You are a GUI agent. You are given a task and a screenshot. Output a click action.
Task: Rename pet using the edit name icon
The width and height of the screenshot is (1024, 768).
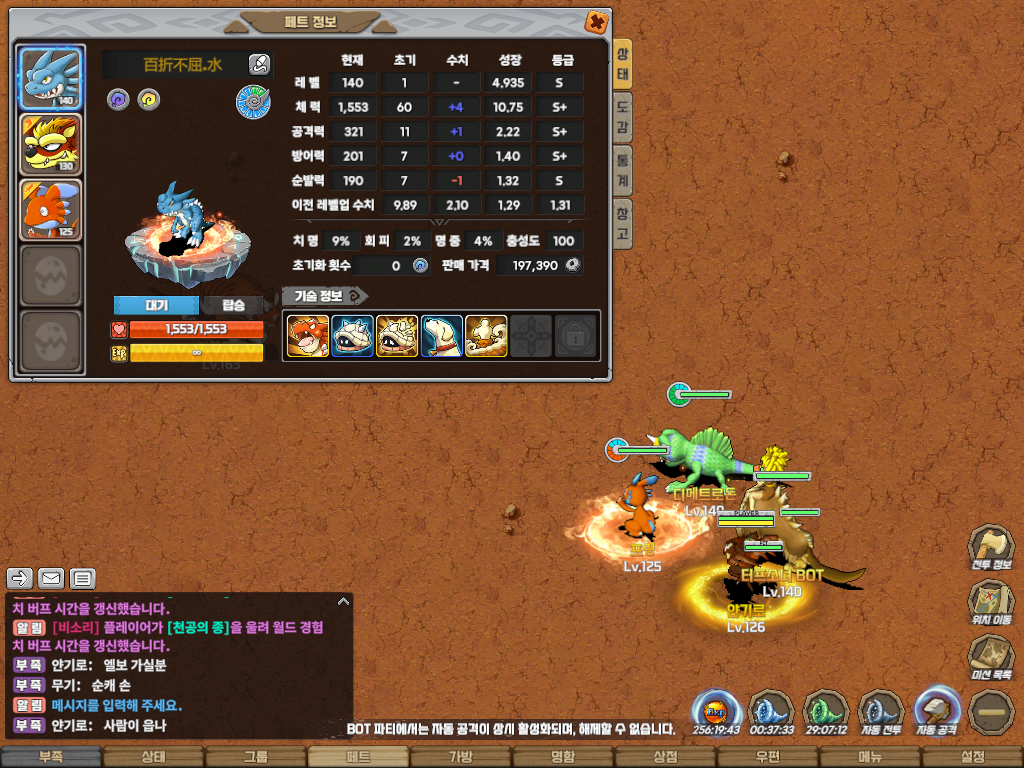259,65
